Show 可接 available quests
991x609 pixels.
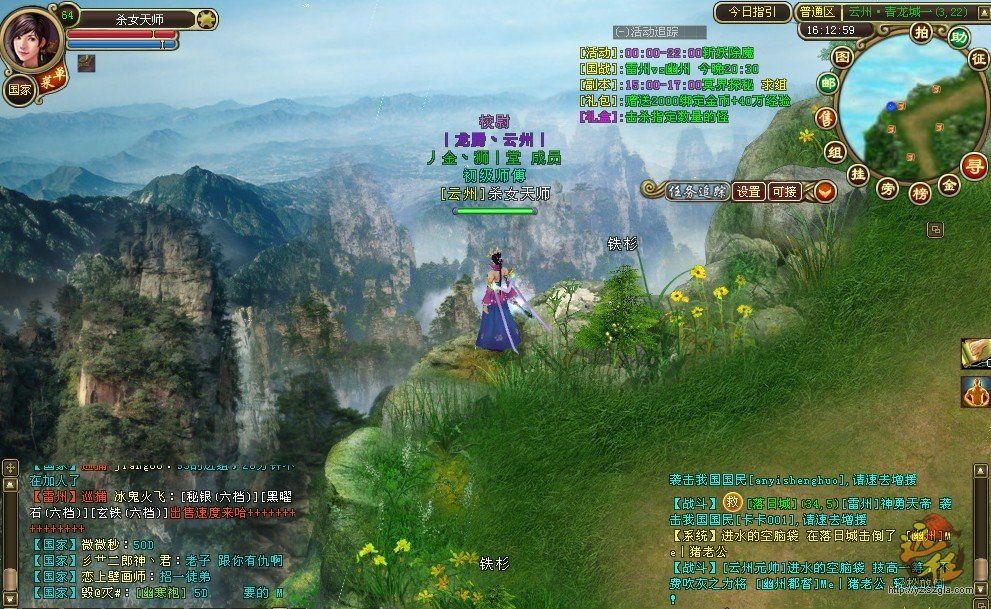(783, 191)
